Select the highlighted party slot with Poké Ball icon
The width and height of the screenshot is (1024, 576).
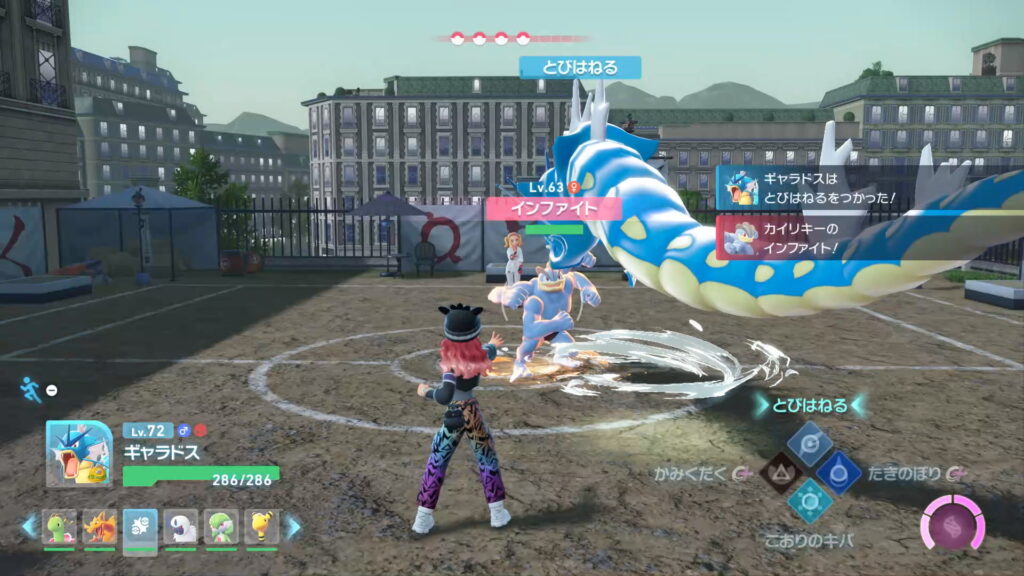point(140,527)
